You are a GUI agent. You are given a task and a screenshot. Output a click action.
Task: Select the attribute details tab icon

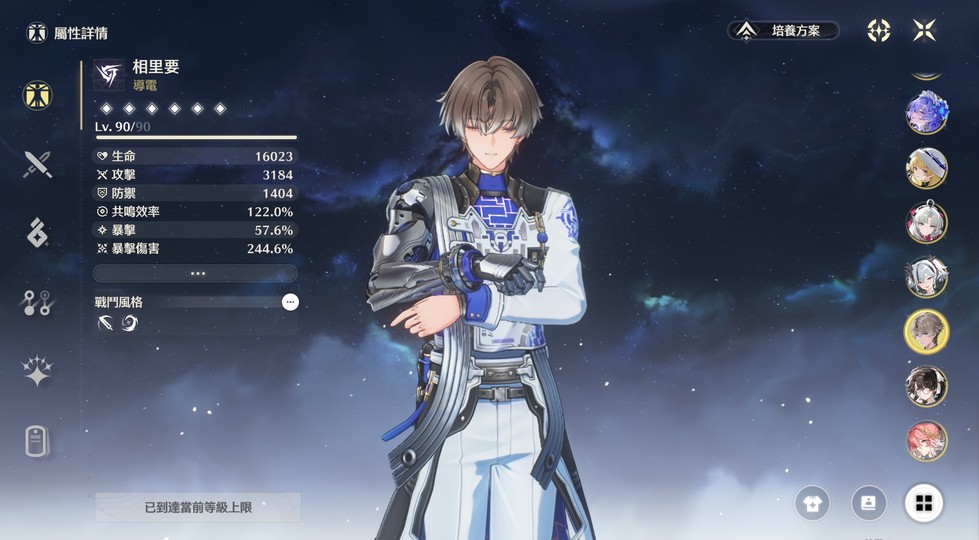[38, 95]
